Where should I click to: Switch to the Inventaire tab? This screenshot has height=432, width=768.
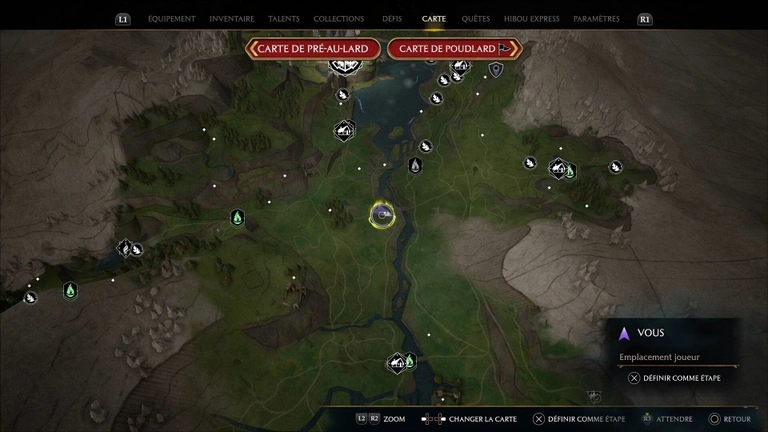(232, 19)
